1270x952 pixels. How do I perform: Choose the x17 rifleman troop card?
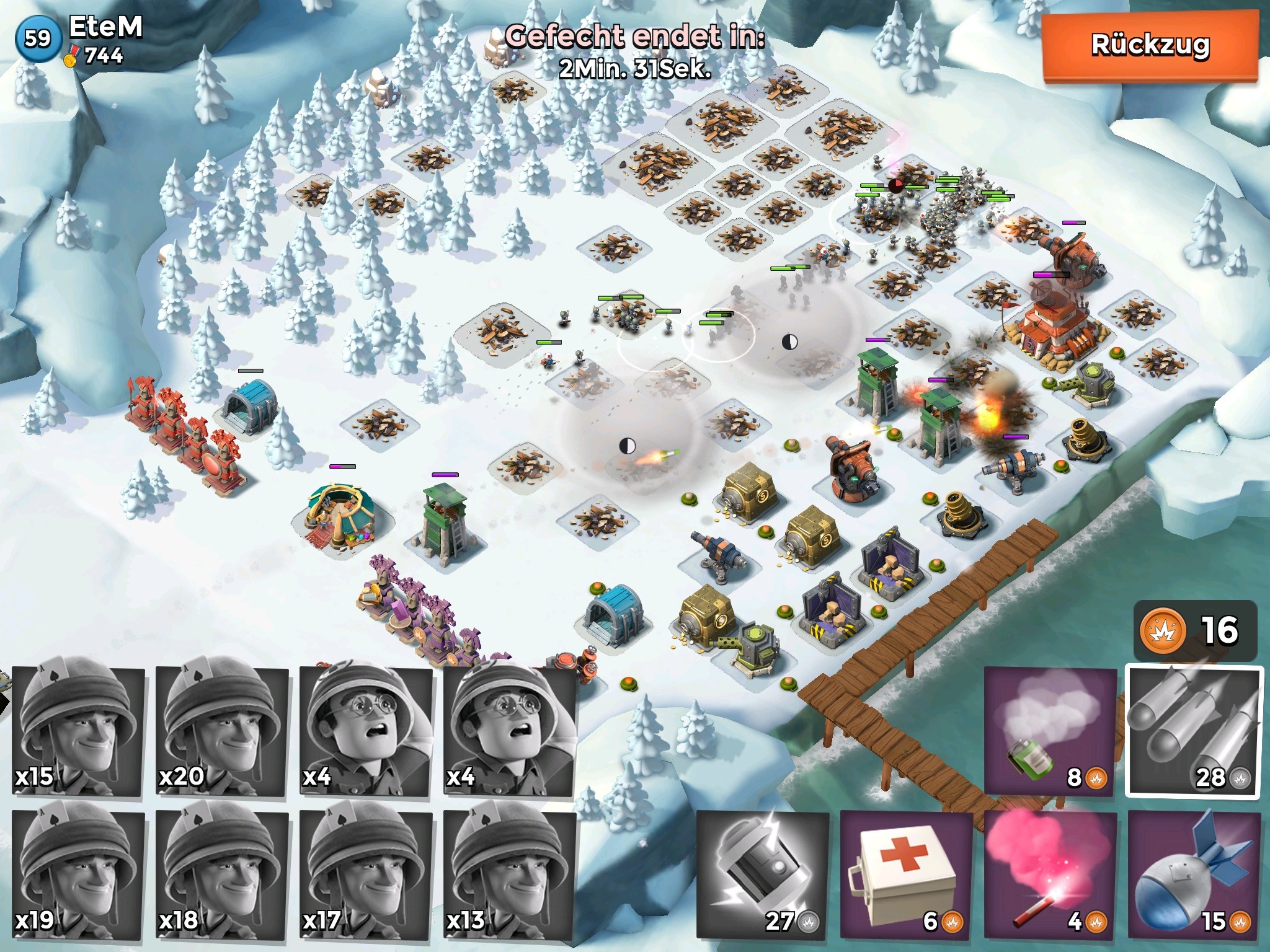366,874
